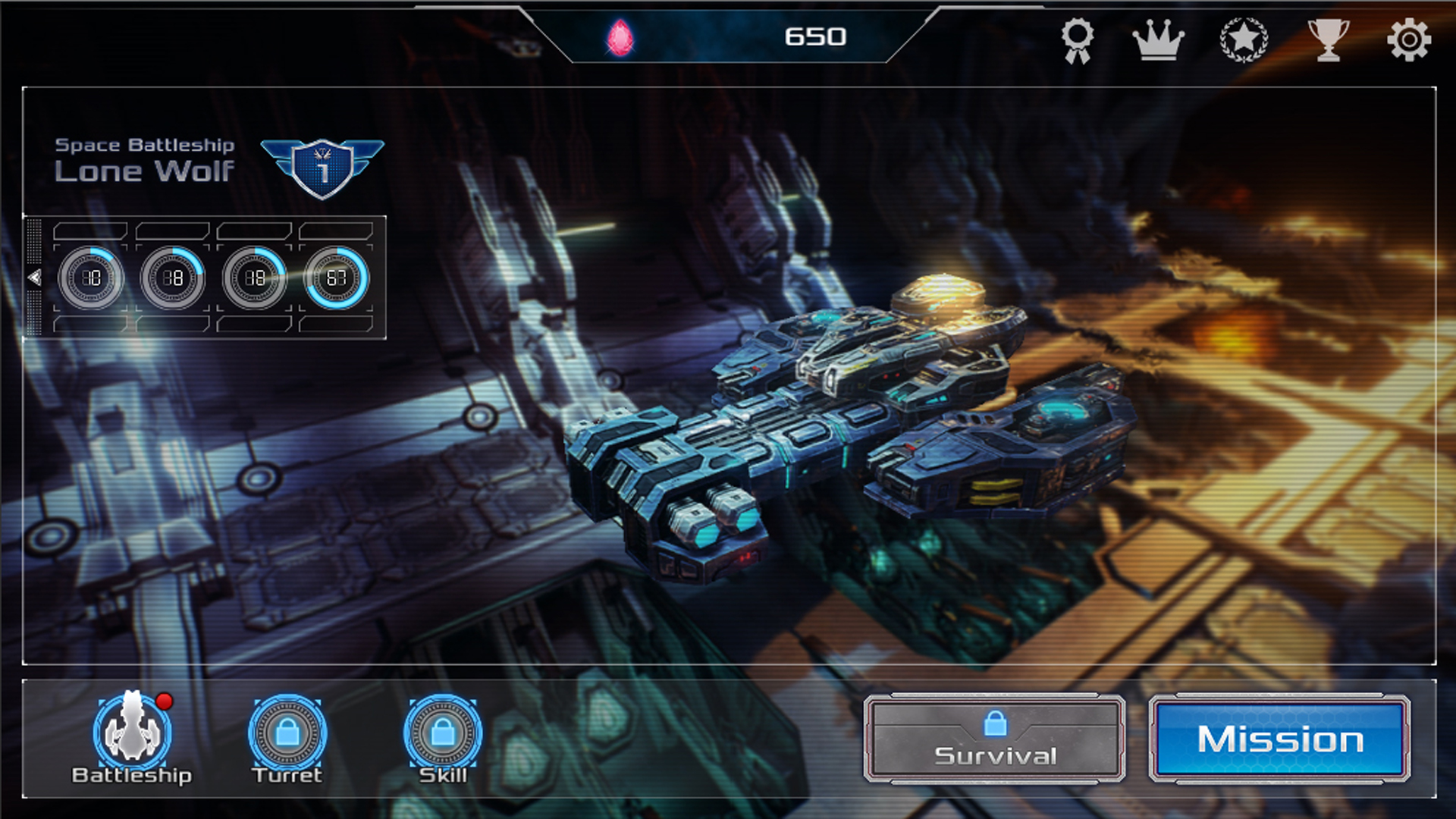
Task: Expand the dotted grid handle above the arrow
Action: pyautogui.click(x=34, y=241)
